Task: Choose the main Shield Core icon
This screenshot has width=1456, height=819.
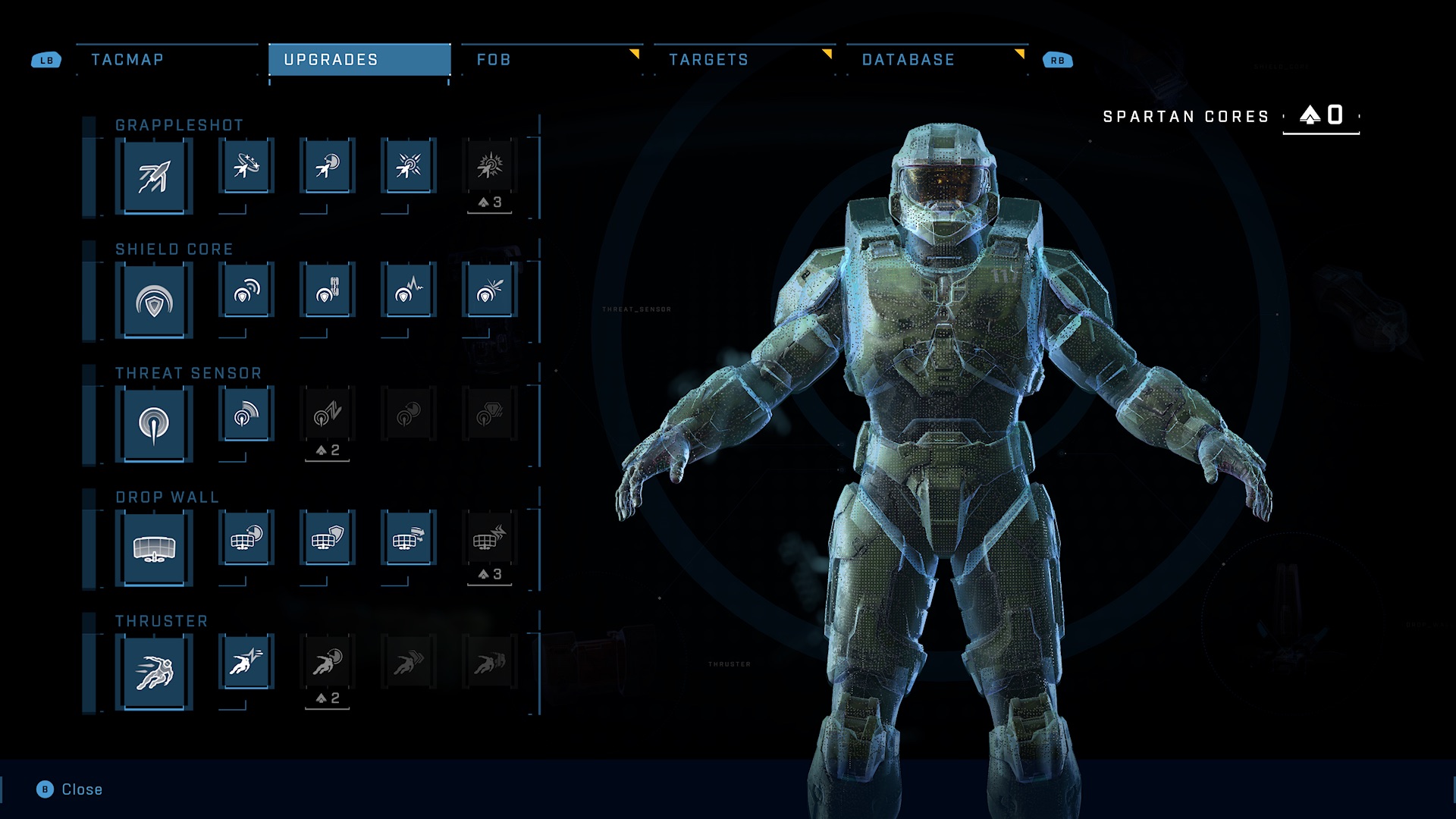Action: (x=154, y=302)
